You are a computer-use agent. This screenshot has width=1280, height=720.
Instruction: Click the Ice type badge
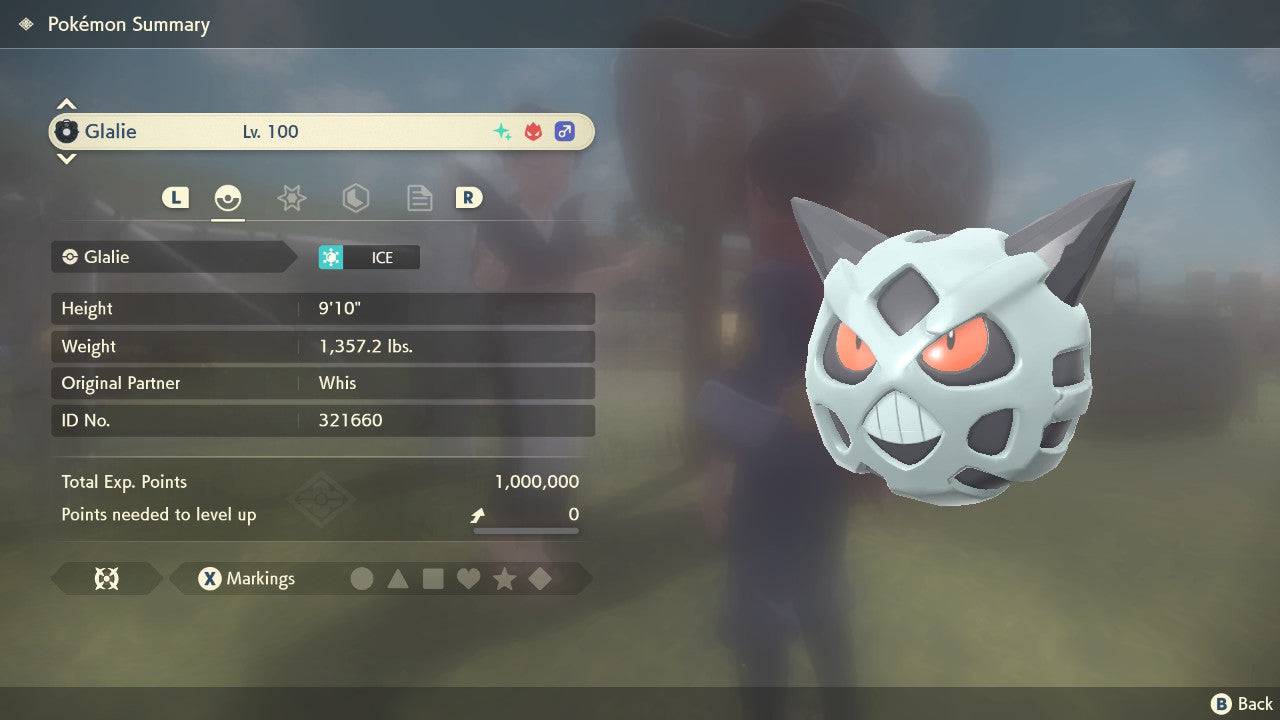coord(369,257)
